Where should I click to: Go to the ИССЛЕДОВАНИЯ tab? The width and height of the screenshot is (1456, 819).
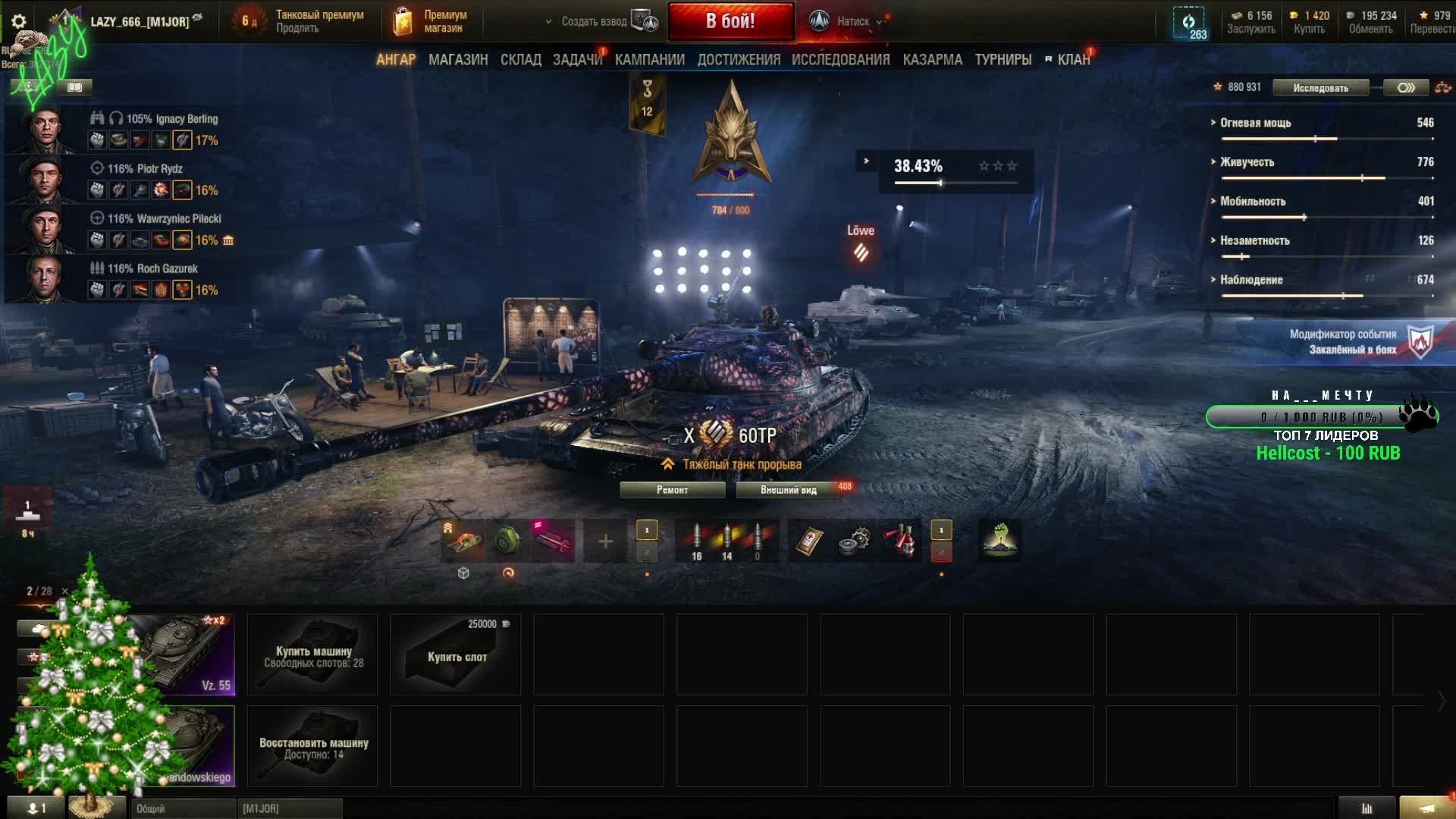[840, 60]
